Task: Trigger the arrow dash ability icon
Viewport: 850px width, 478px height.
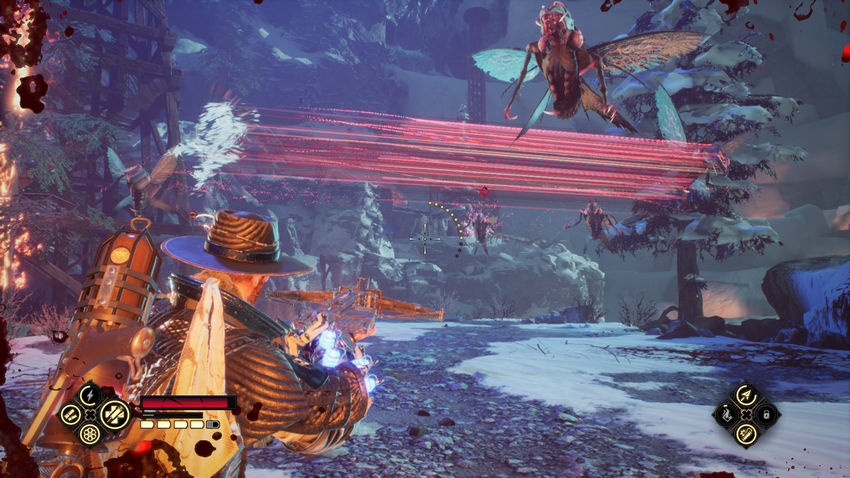Action: tap(744, 393)
